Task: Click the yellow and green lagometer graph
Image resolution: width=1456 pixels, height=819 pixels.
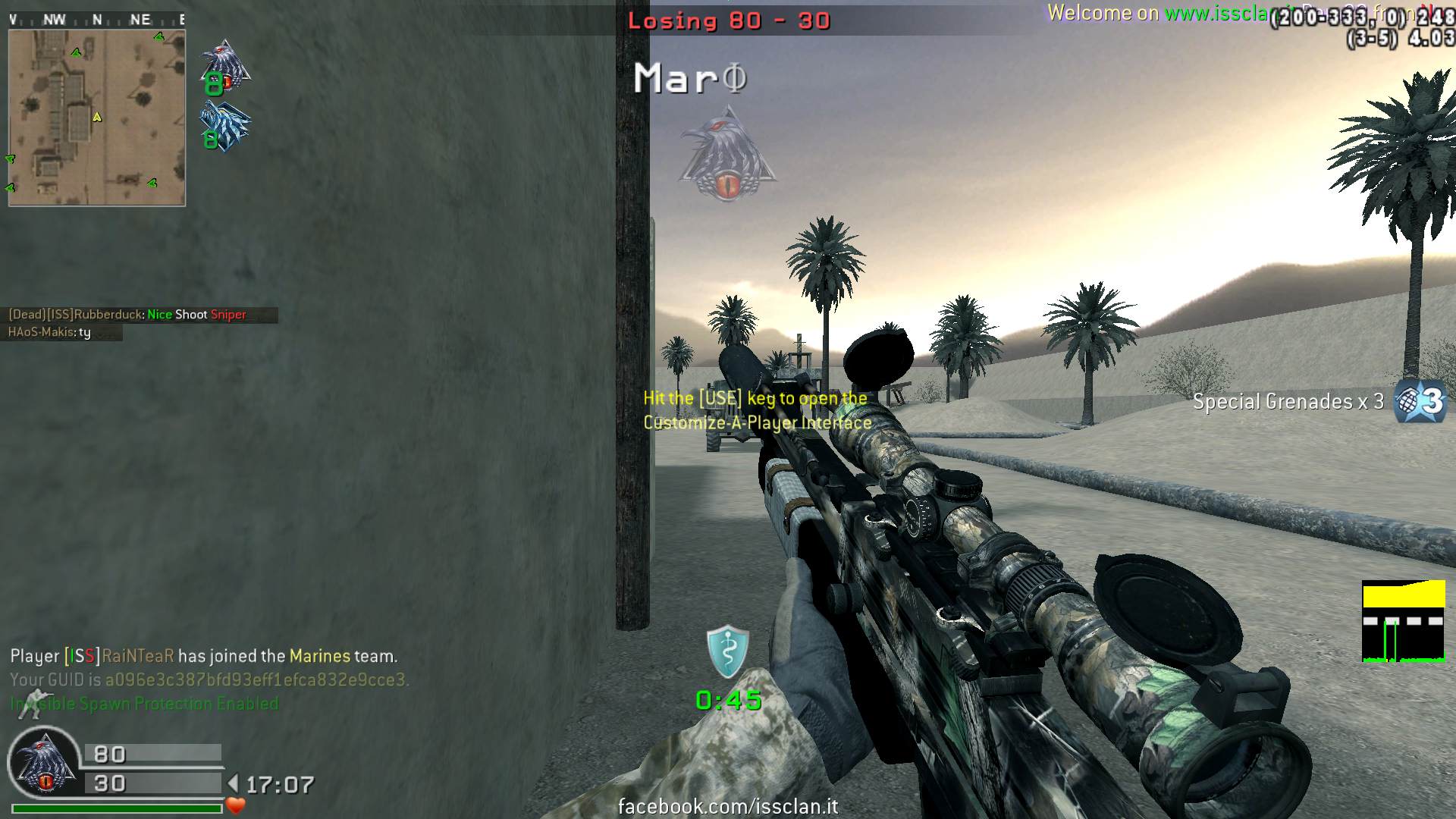Action: coord(1403,622)
